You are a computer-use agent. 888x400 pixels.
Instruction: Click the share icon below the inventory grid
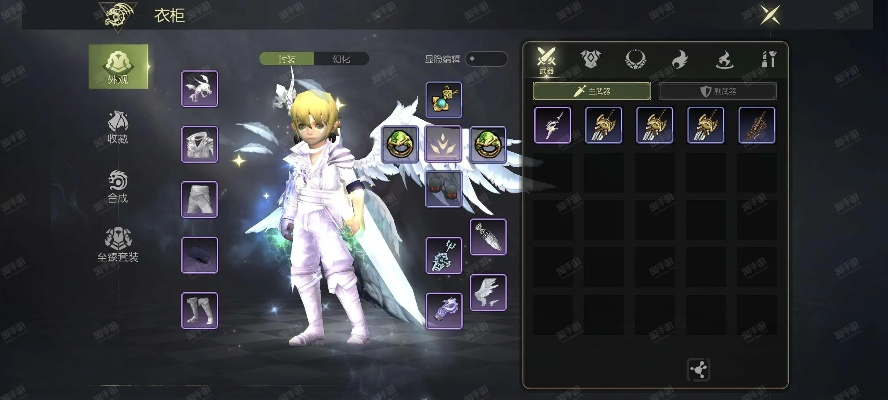pyautogui.click(x=699, y=369)
